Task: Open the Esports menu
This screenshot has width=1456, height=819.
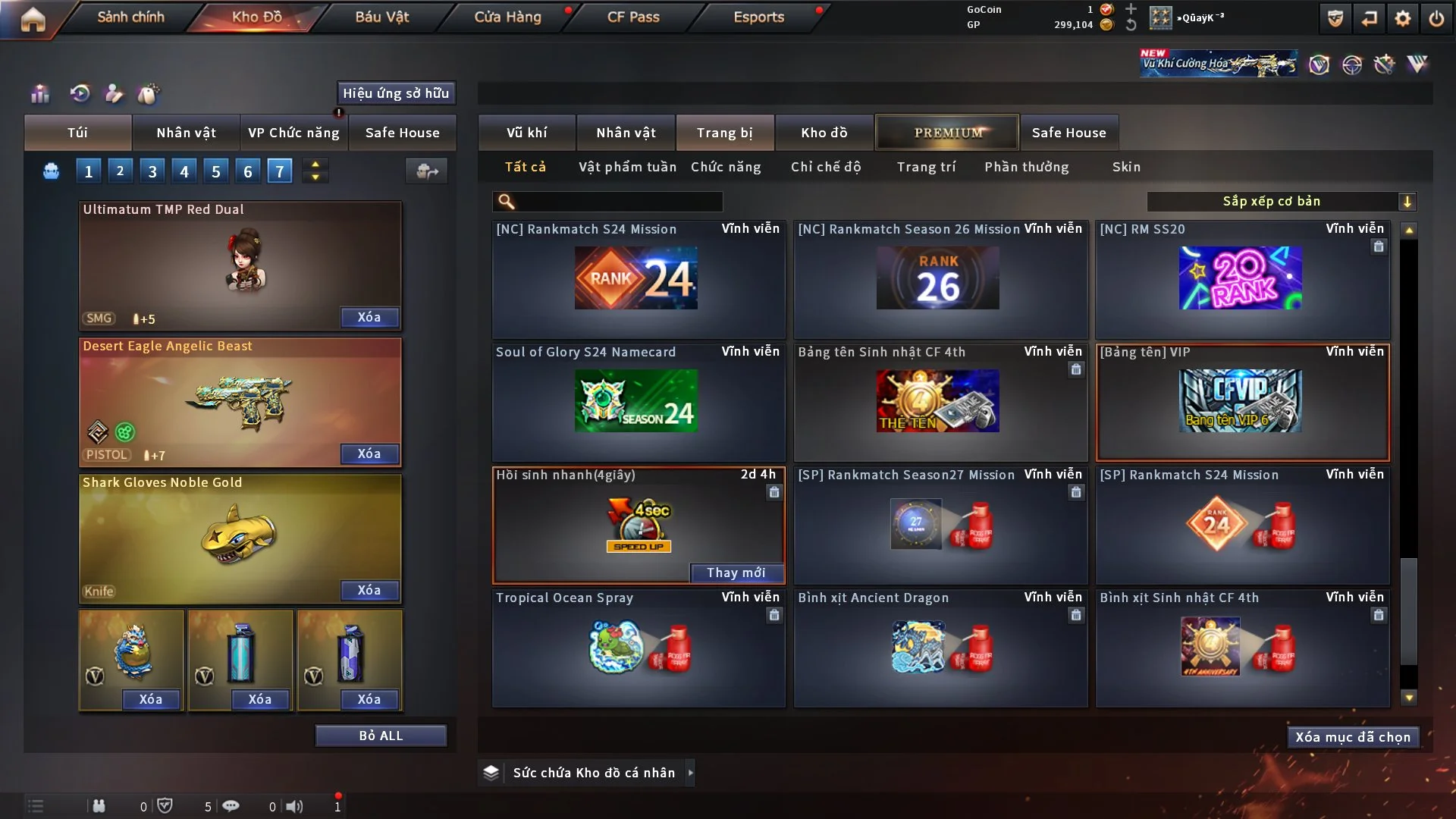Action: 758,17
